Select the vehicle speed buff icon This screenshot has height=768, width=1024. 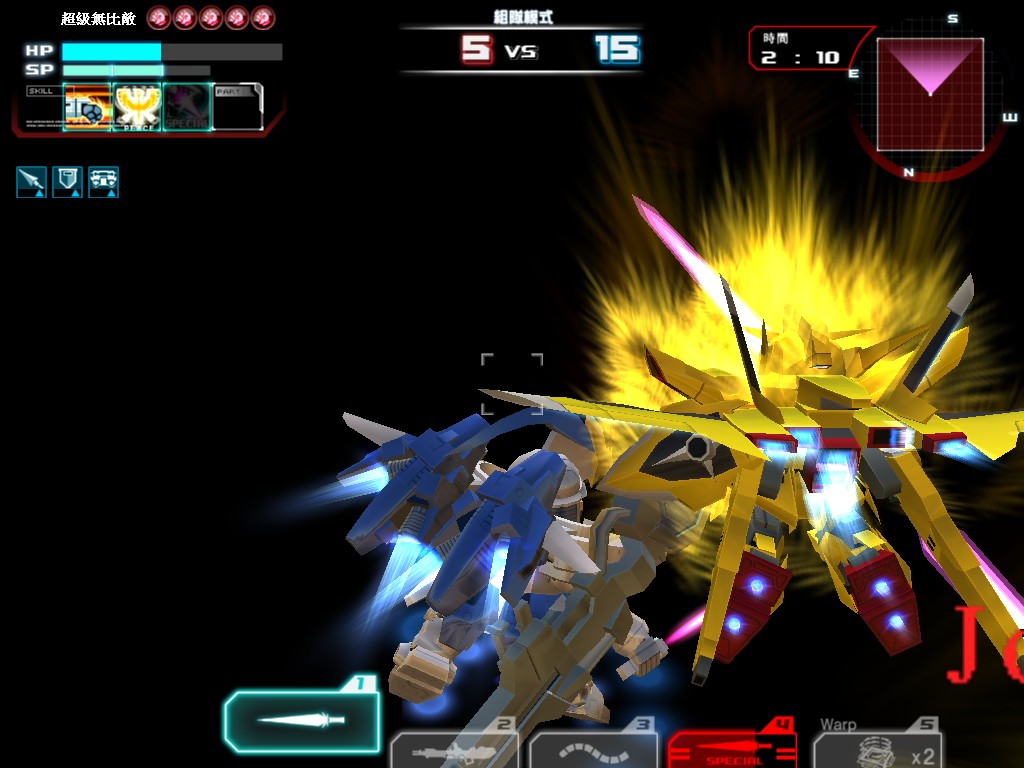tap(103, 181)
